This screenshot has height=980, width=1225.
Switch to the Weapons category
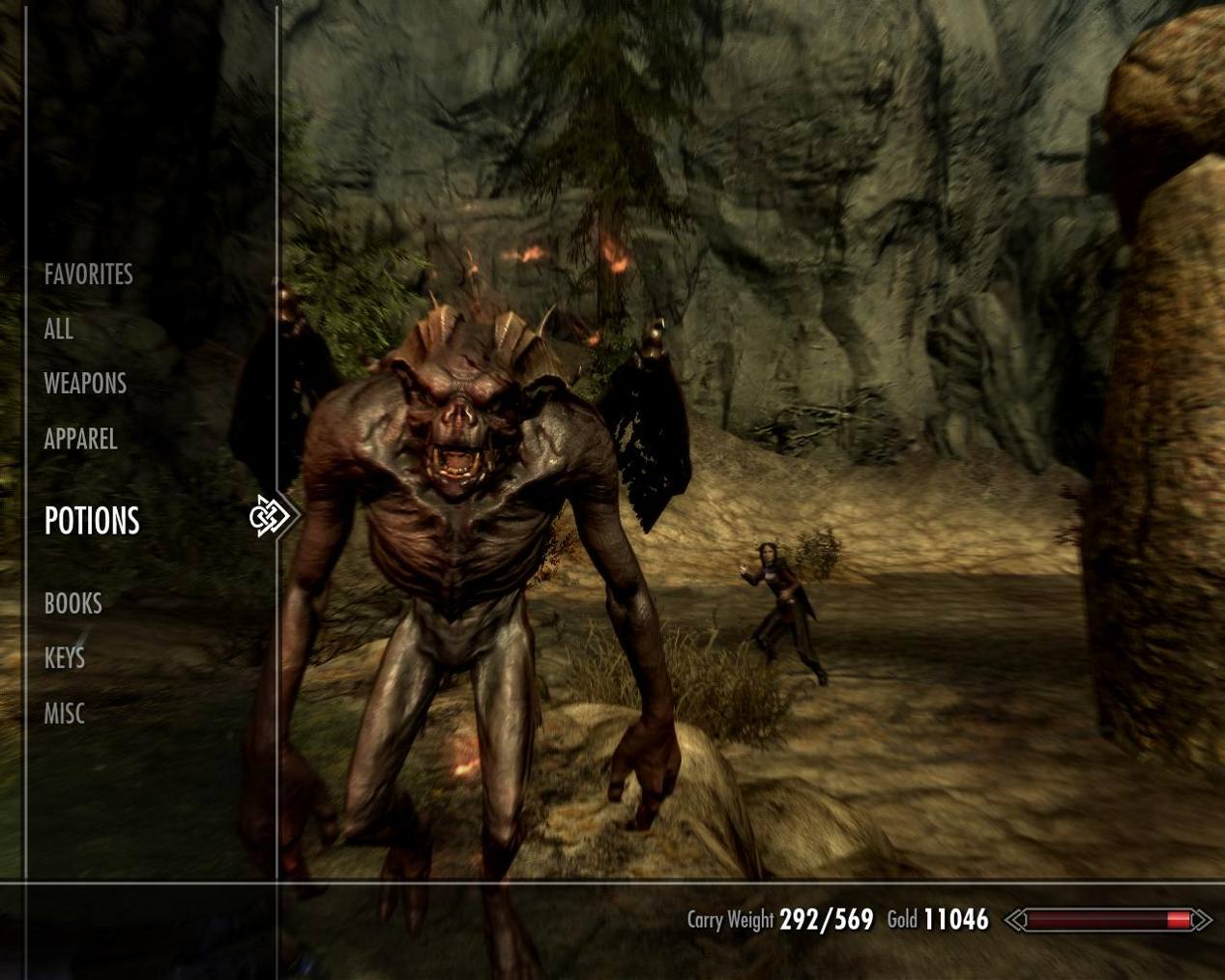coord(85,384)
